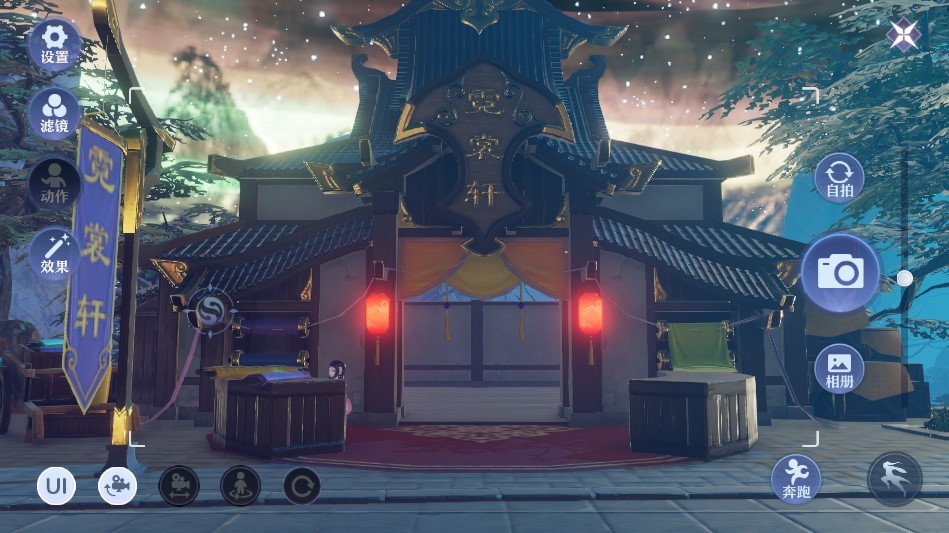The height and width of the screenshot is (533, 949).
Task: Tap the dash leap skill icon
Action: (x=894, y=478)
